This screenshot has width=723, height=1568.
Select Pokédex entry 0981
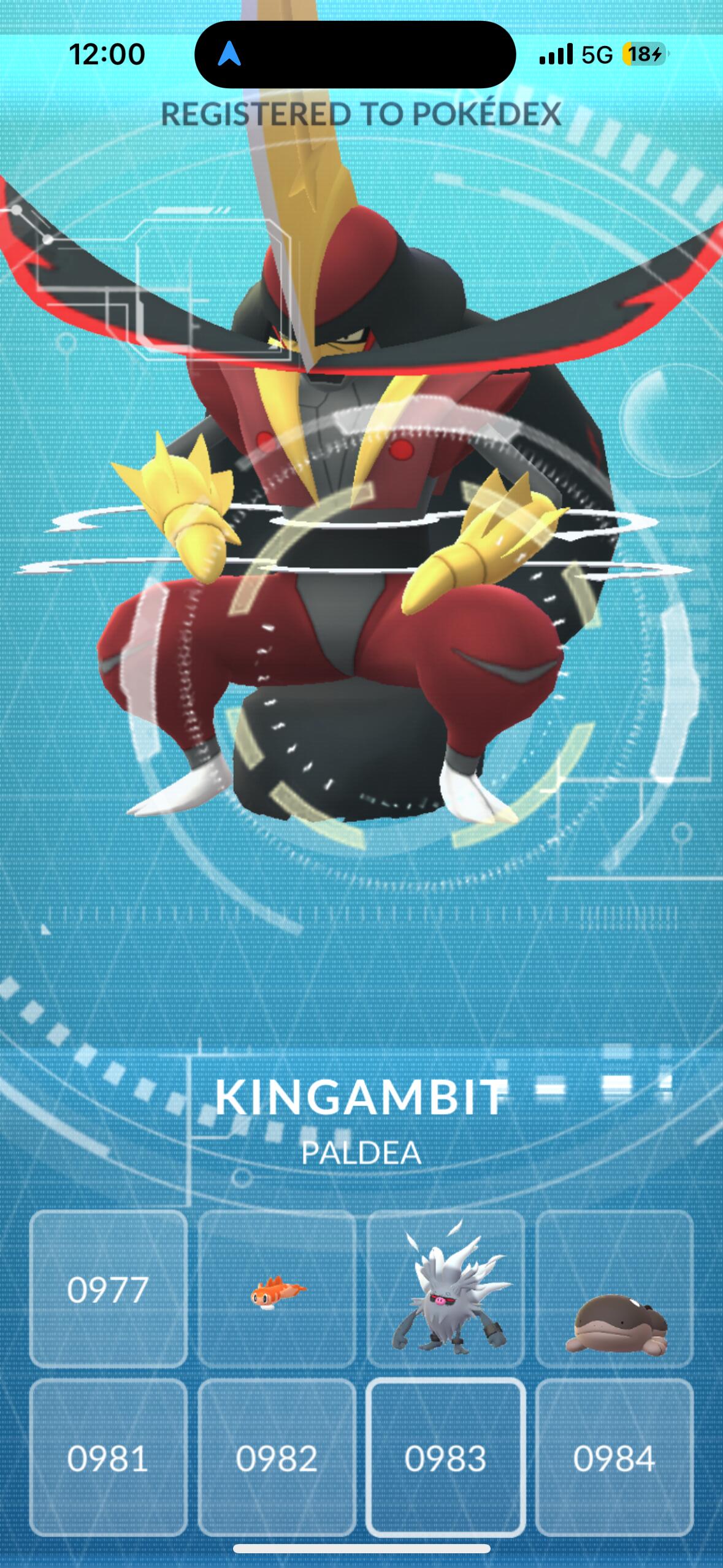coord(108,1458)
